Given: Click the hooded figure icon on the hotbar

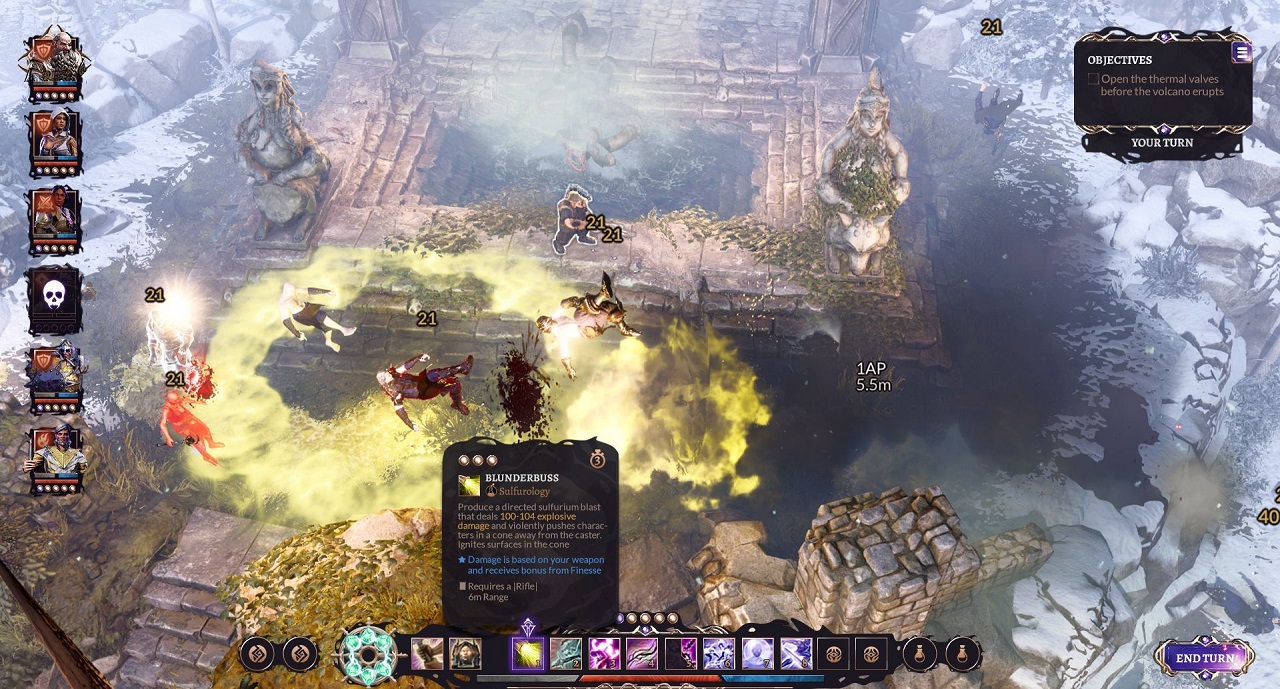Looking at the screenshot, I should click(x=465, y=654).
